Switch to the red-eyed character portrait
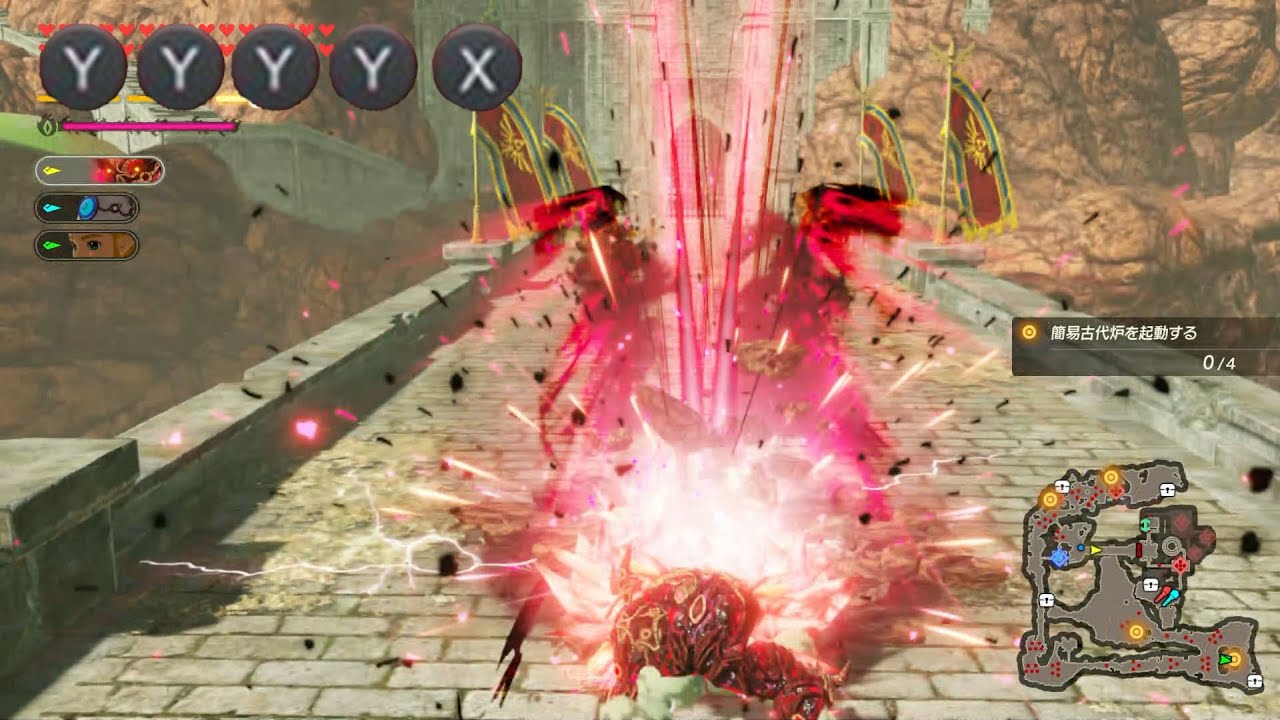Image resolution: width=1280 pixels, height=720 pixels. click(100, 171)
